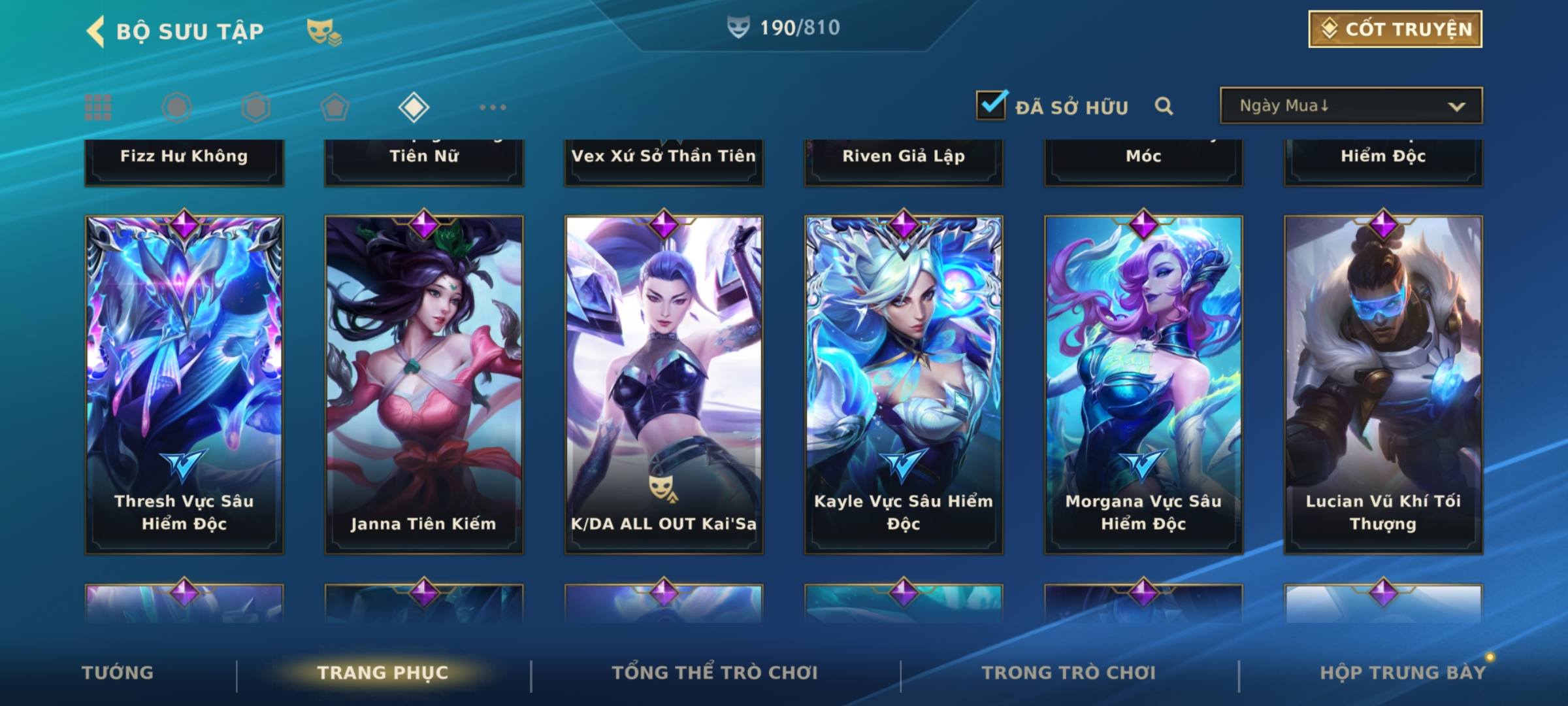
Task: Choose the Janna Tiên Kiếm skin card
Action: coord(424,384)
